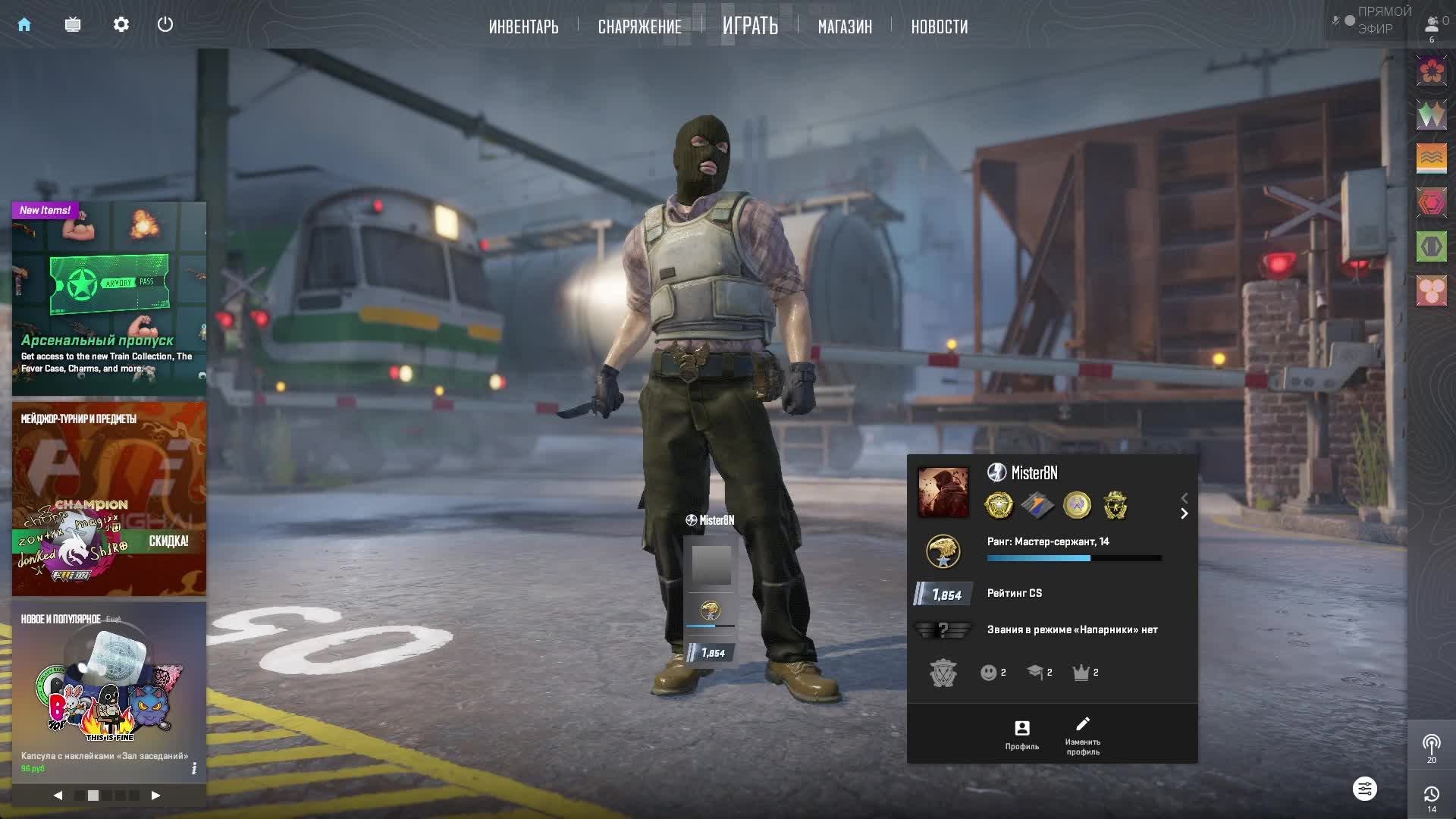The height and width of the screenshot is (819, 1456).
Task: Open the friends list icon
Action: (x=1432, y=27)
